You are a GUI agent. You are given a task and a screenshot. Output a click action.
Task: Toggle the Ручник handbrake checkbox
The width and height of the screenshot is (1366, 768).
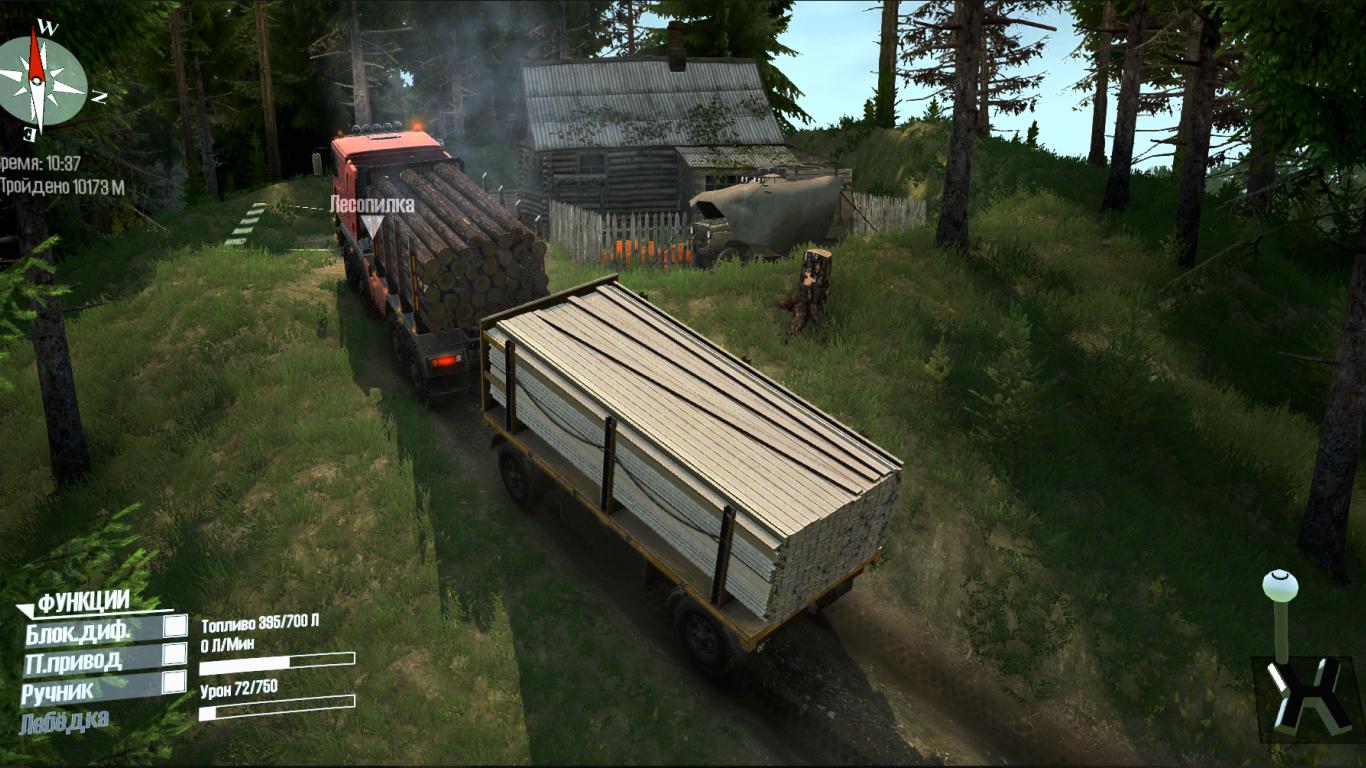(x=175, y=682)
